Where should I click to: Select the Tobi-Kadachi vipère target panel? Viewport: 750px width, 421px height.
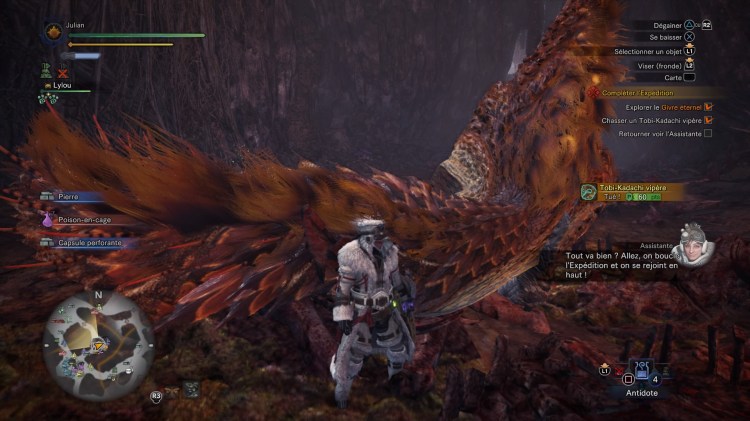630,190
